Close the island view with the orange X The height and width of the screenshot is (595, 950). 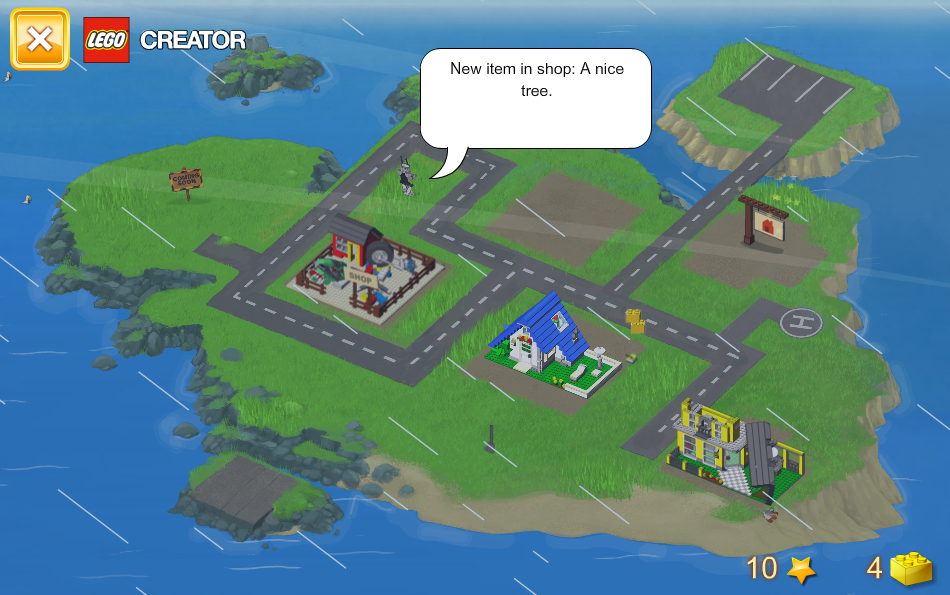point(40,40)
